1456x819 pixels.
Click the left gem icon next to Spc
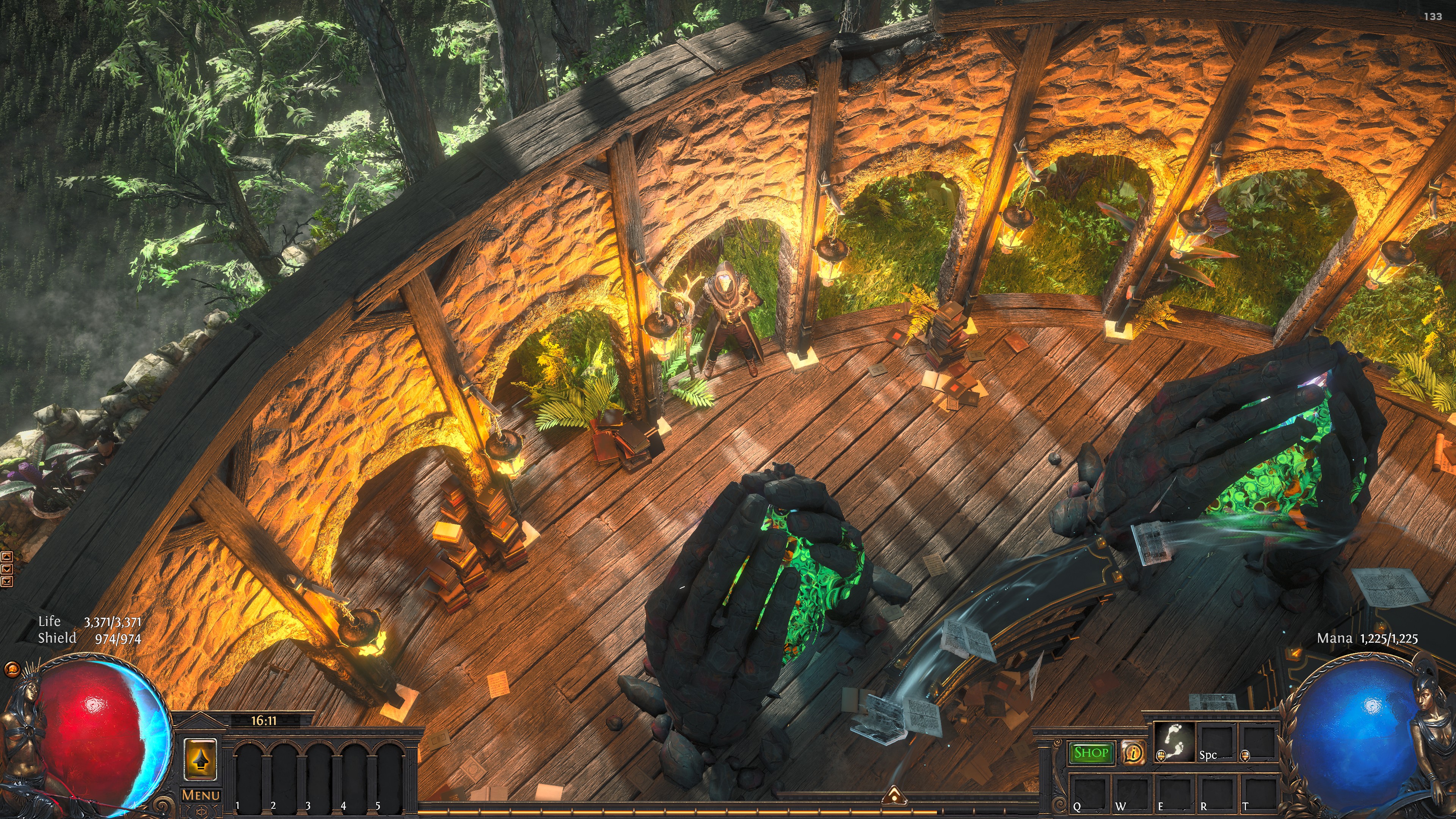[x=1161, y=756]
